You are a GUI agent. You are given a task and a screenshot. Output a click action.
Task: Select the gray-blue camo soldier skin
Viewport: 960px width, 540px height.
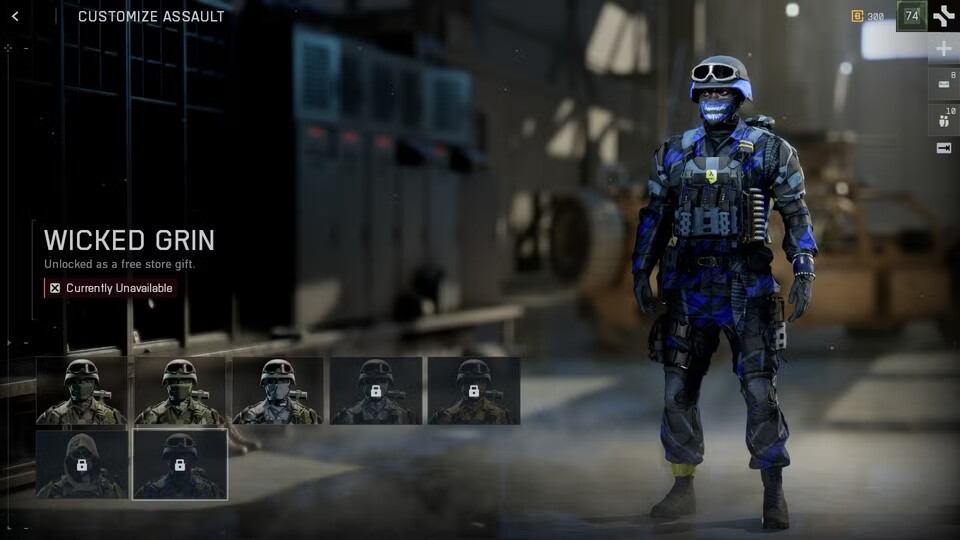click(277, 390)
